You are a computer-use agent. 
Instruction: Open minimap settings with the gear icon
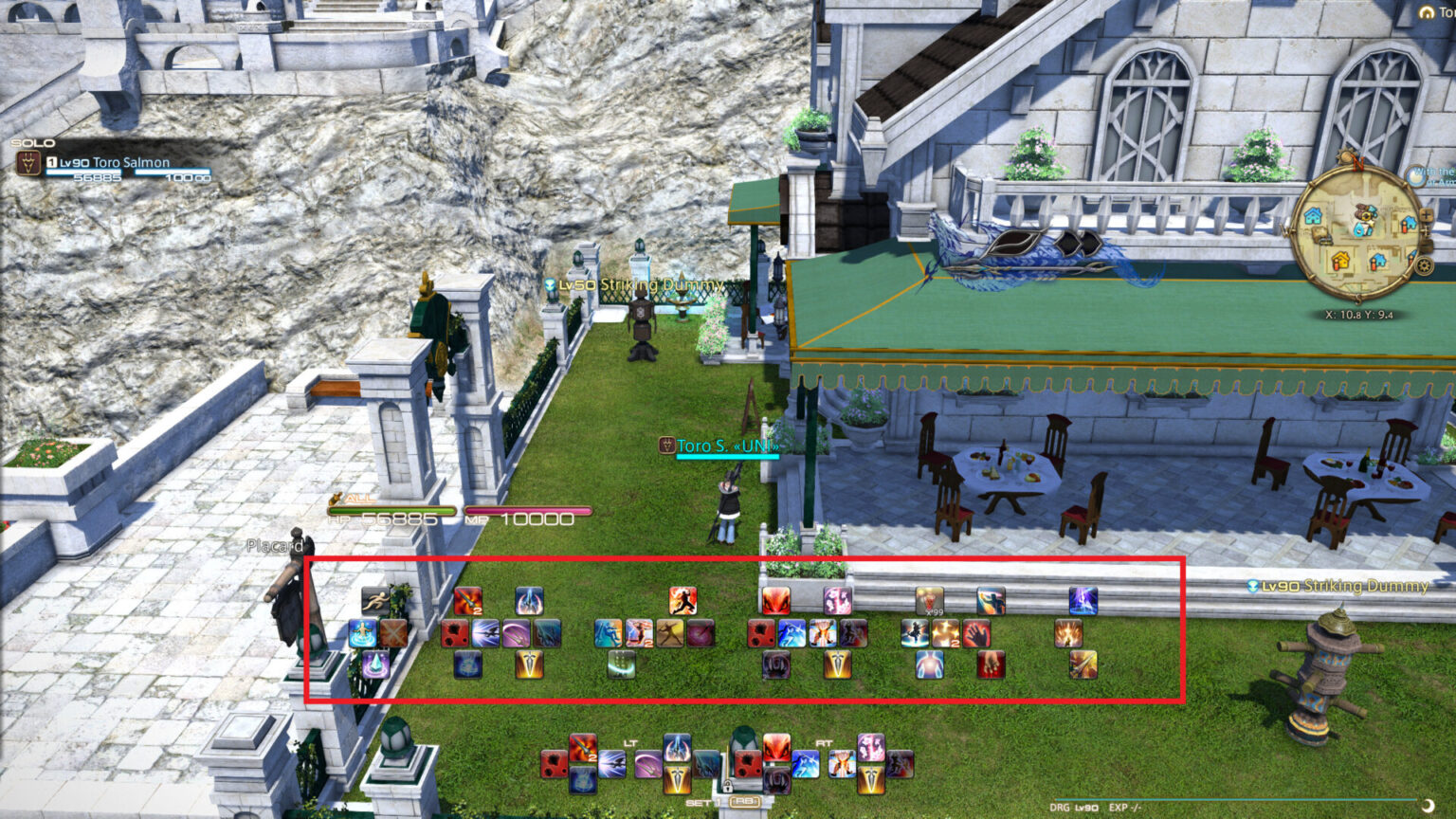pos(1424,264)
